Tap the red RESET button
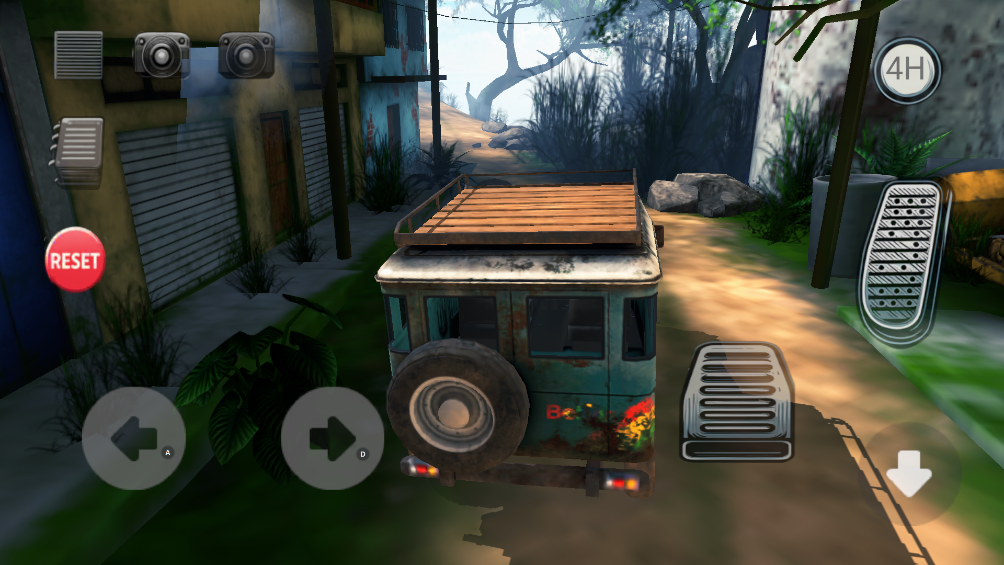 coord(75,260)
